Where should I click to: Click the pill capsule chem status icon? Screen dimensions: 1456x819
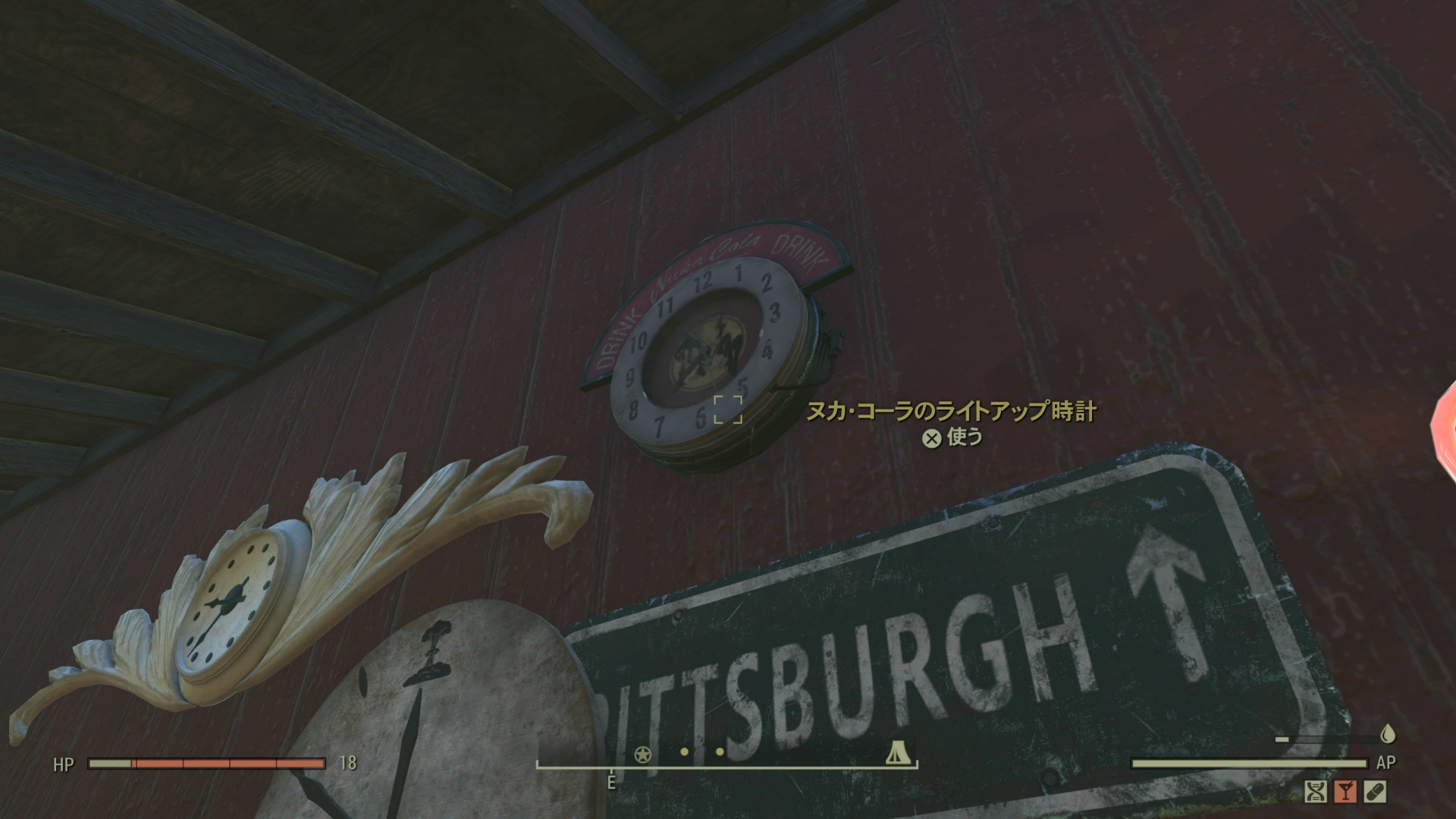tap(1374, 792)
